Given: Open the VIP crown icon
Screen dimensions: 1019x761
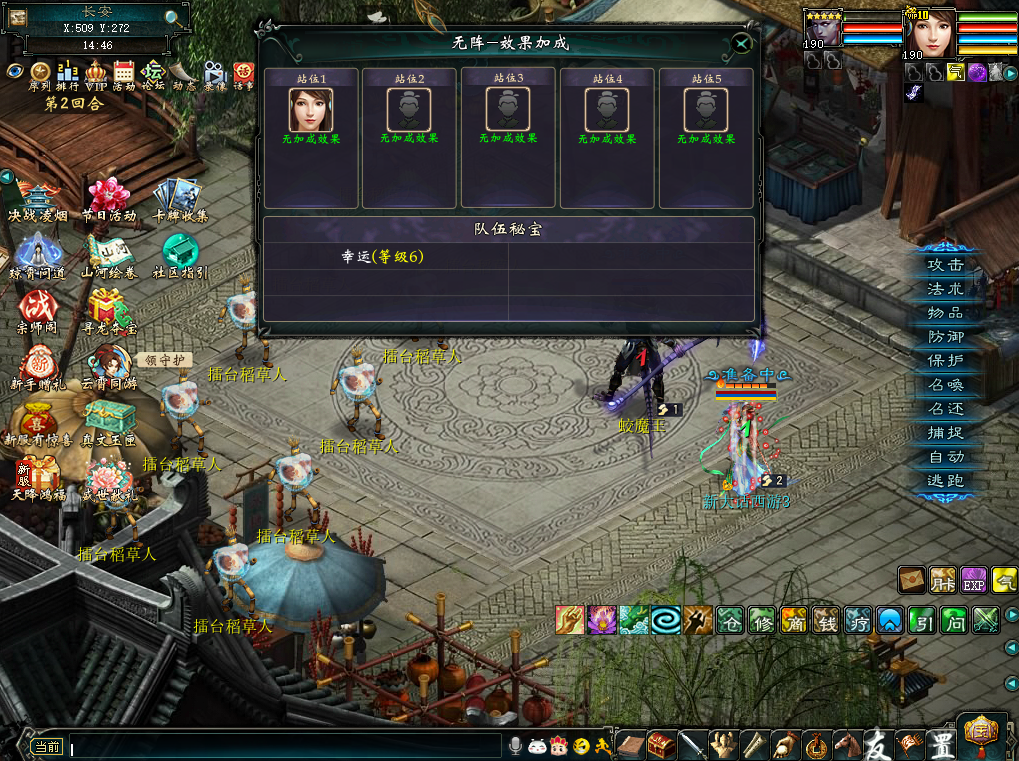Looking at the screenshot, I should click(x=96, y=72).
